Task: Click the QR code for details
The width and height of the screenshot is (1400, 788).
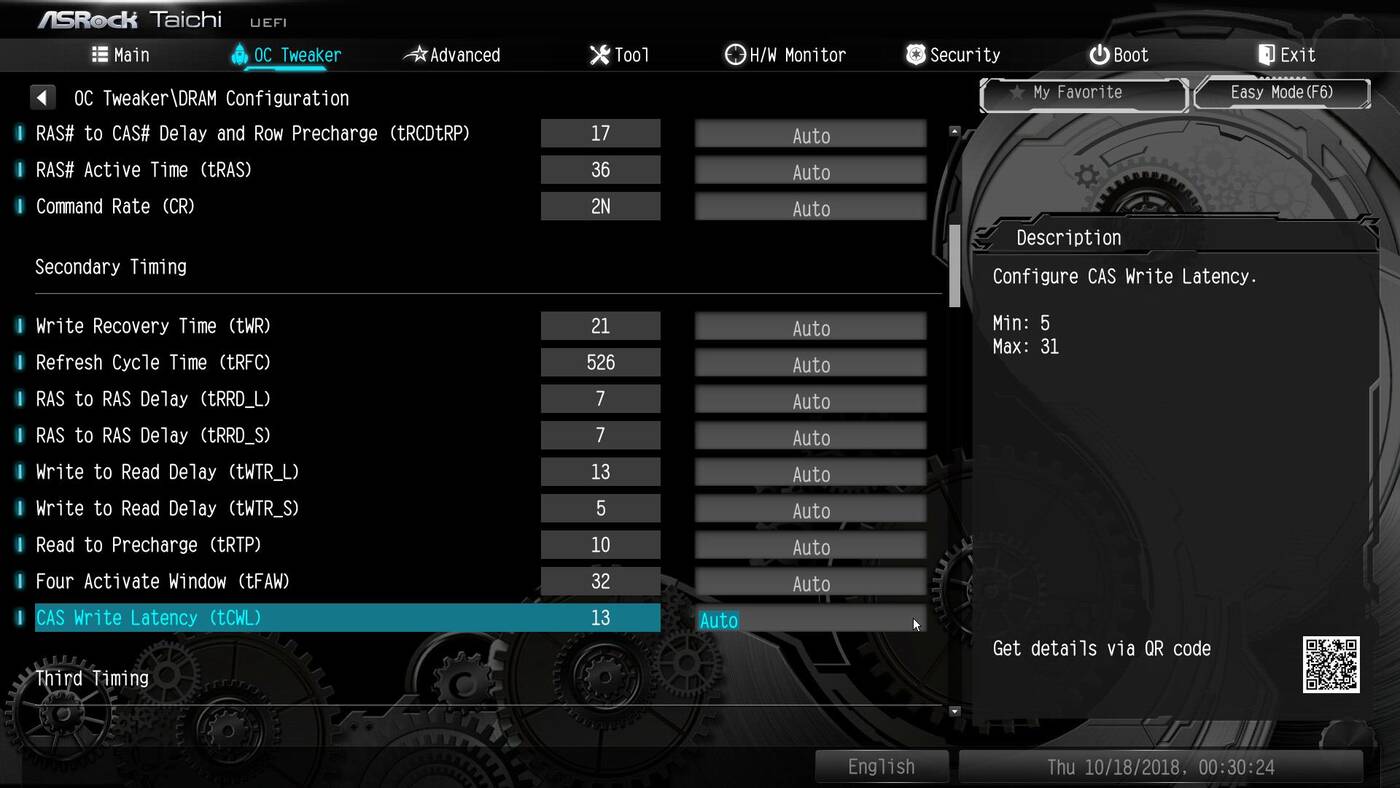Action: 1330,664
